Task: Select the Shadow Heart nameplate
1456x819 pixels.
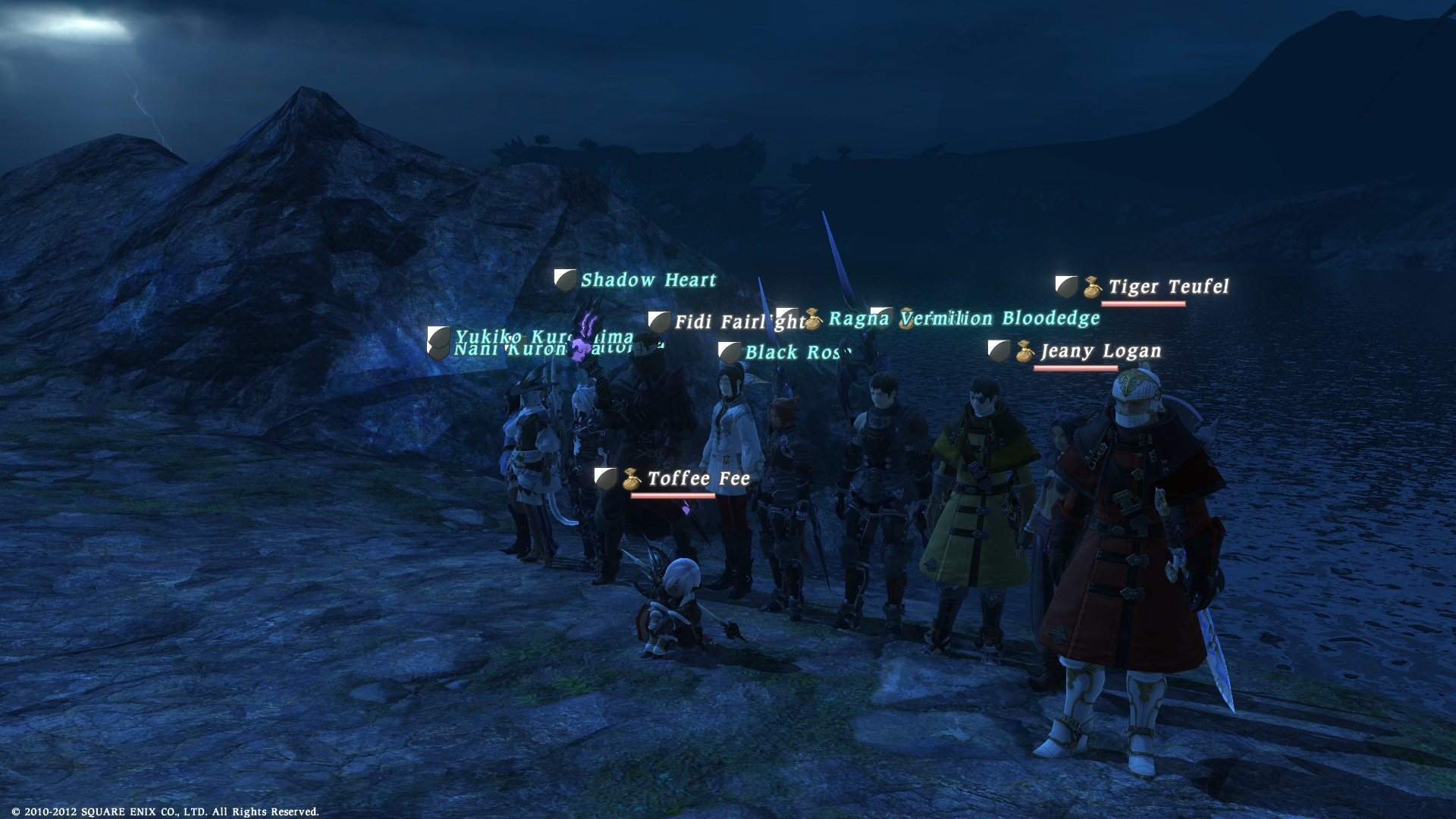Action: click(648, 281)
